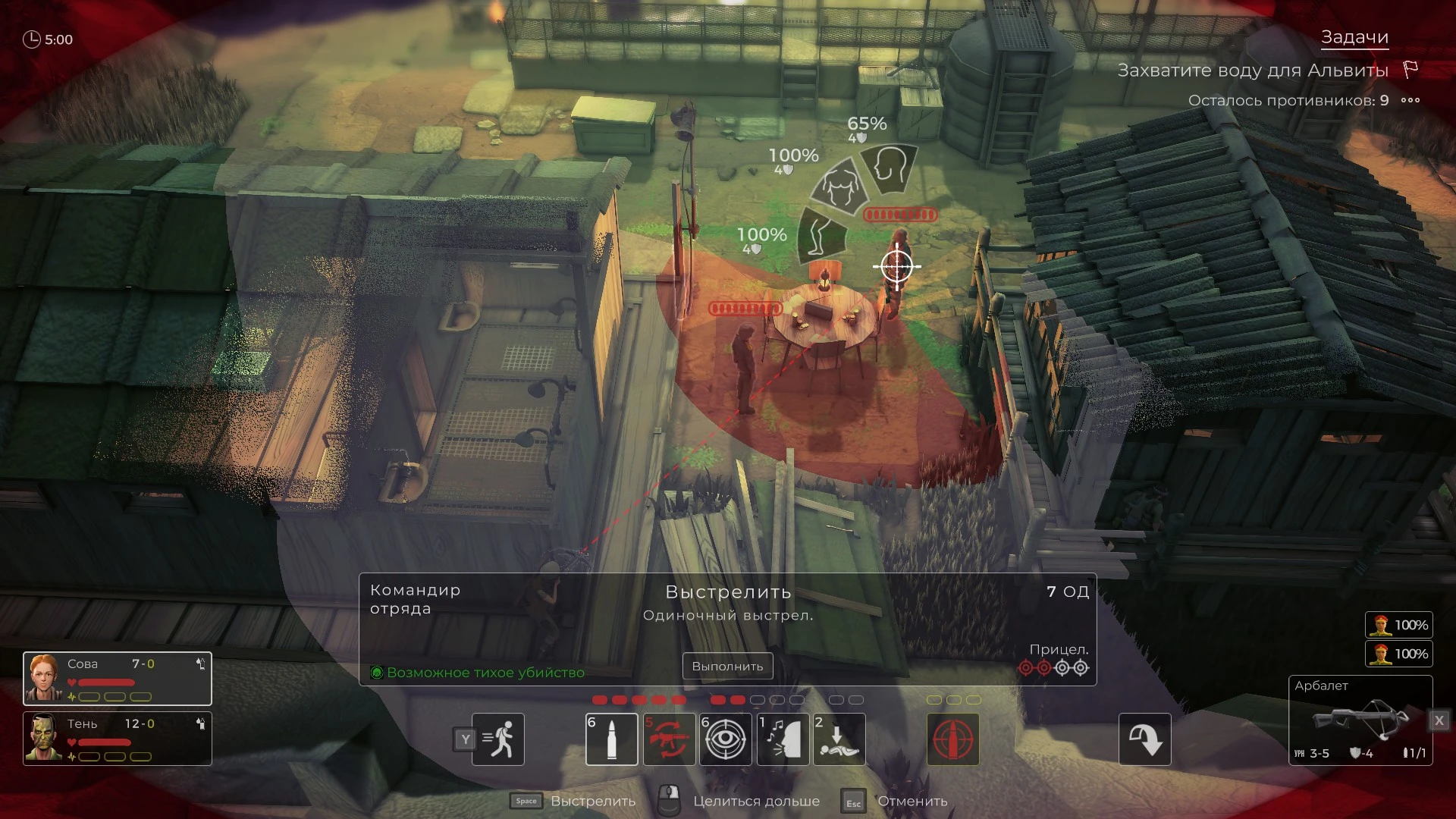Image resolution: width=1456 pixels, height=819 pixels.
Task: Select the downed body action icon
Action: (x=839, y=739)
